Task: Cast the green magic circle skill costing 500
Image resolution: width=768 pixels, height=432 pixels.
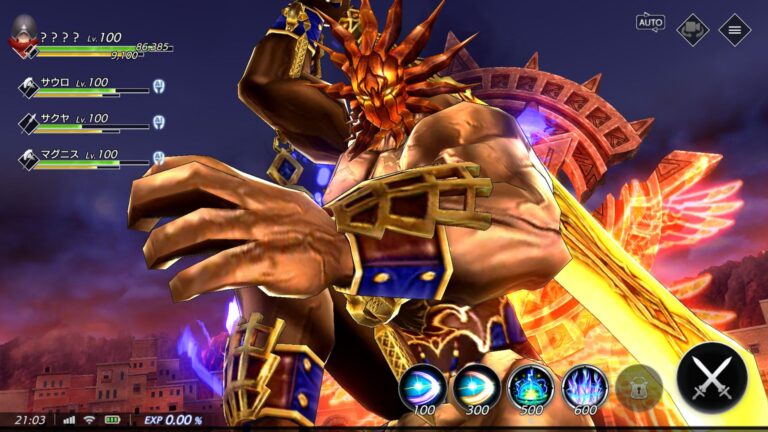Action: pos(530,386)
